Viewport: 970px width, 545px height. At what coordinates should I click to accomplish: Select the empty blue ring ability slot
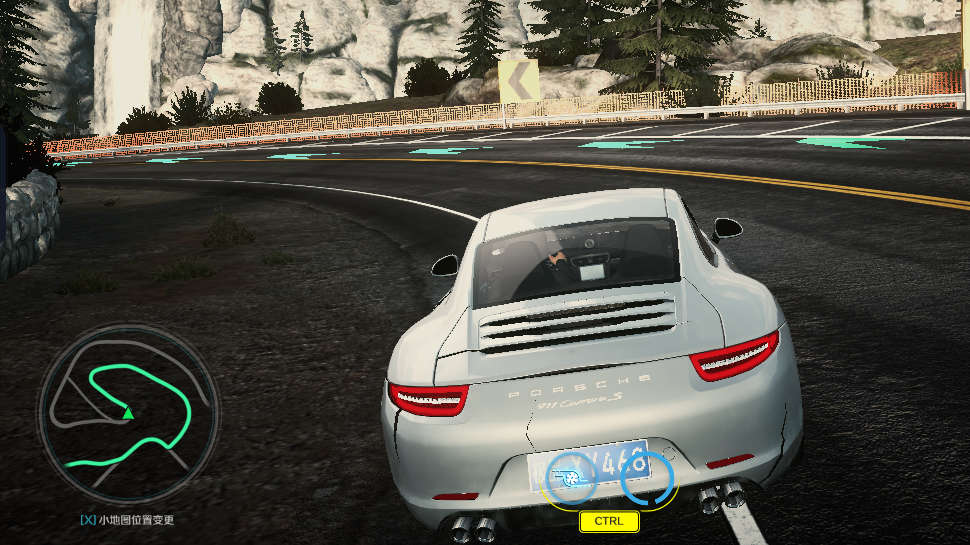click(x=647, y=478)
